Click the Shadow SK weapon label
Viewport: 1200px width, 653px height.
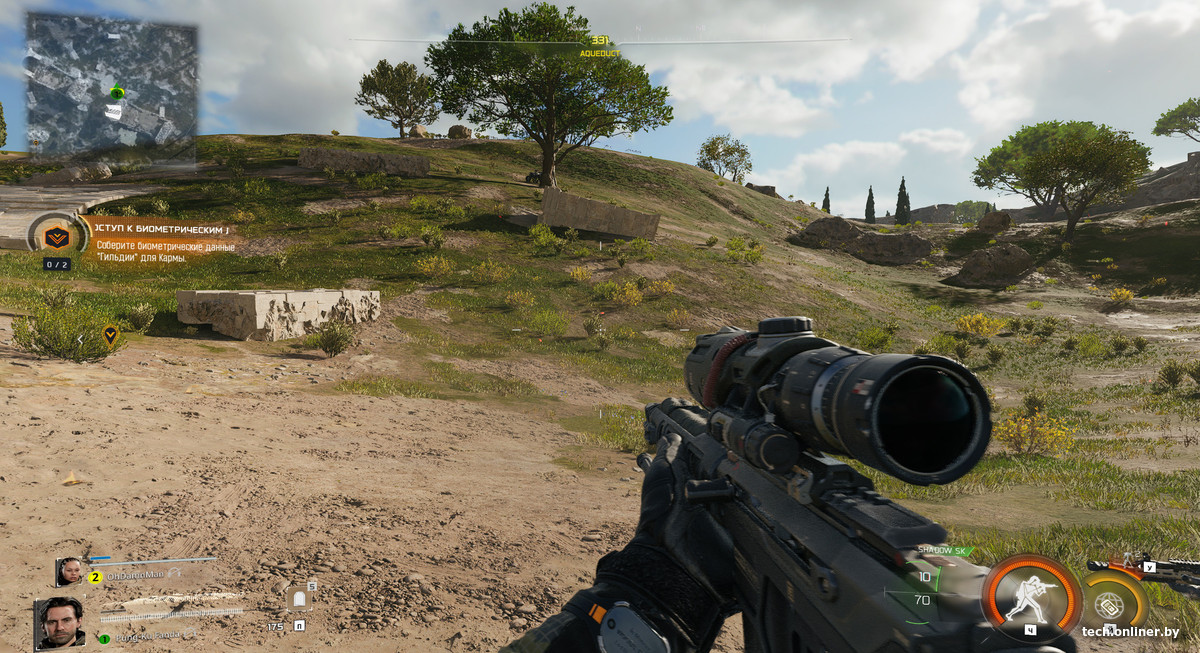[x=942, y=551]
